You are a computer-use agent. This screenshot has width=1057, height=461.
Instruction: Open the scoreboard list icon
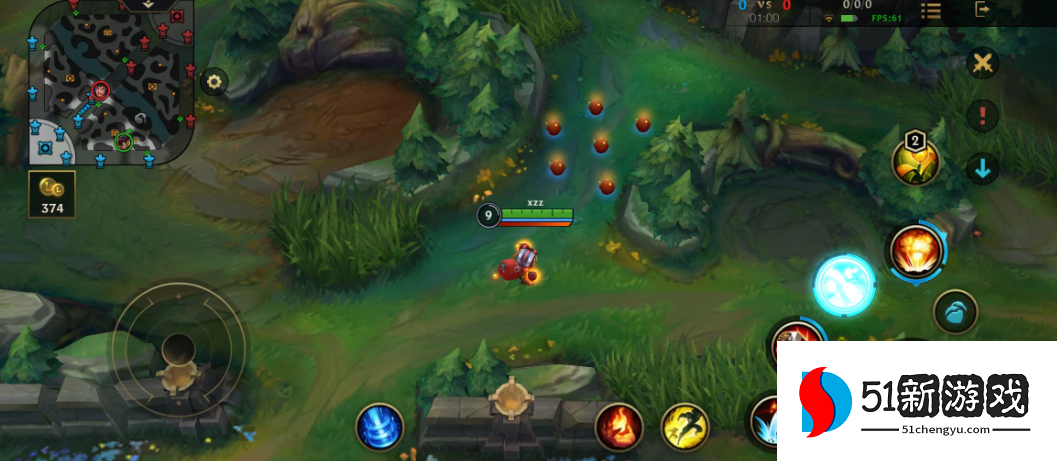coord(931,11)
